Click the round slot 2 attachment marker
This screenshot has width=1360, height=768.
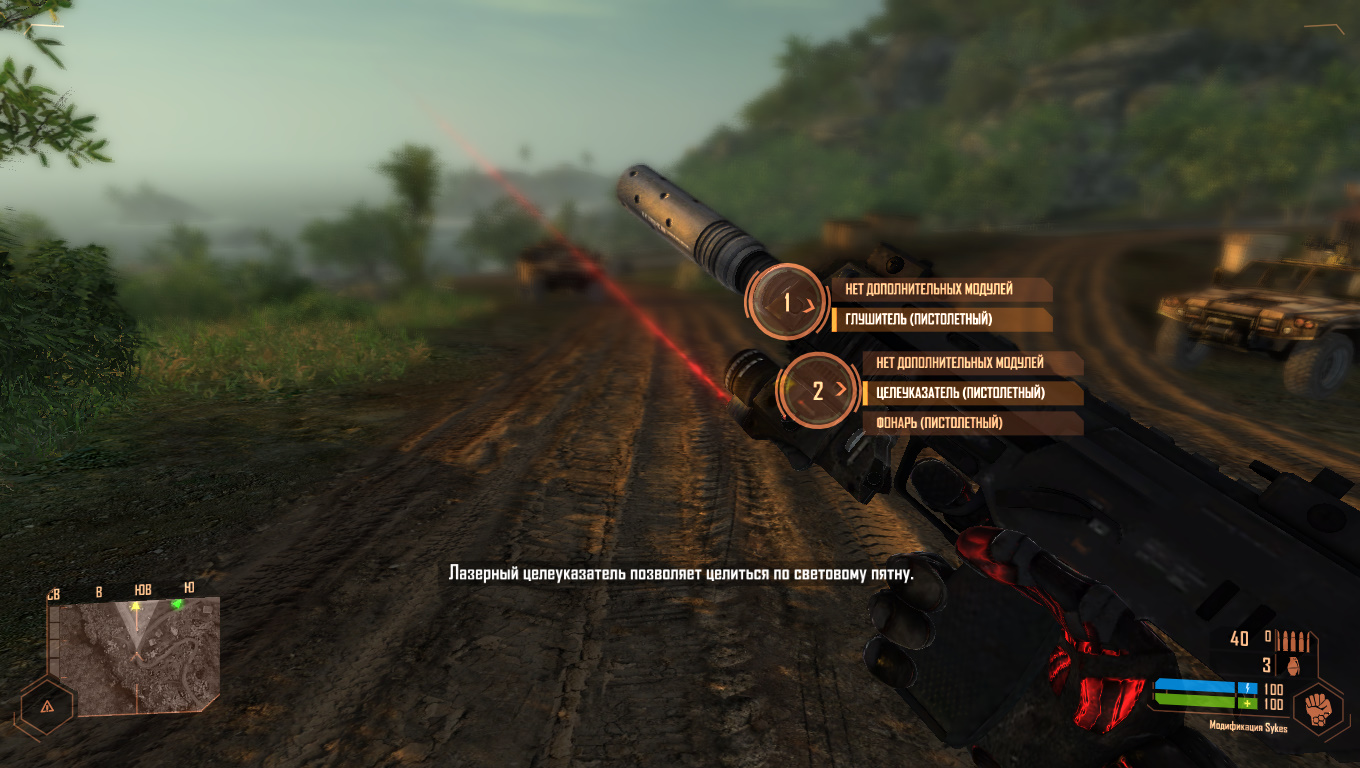click(818, 391)
